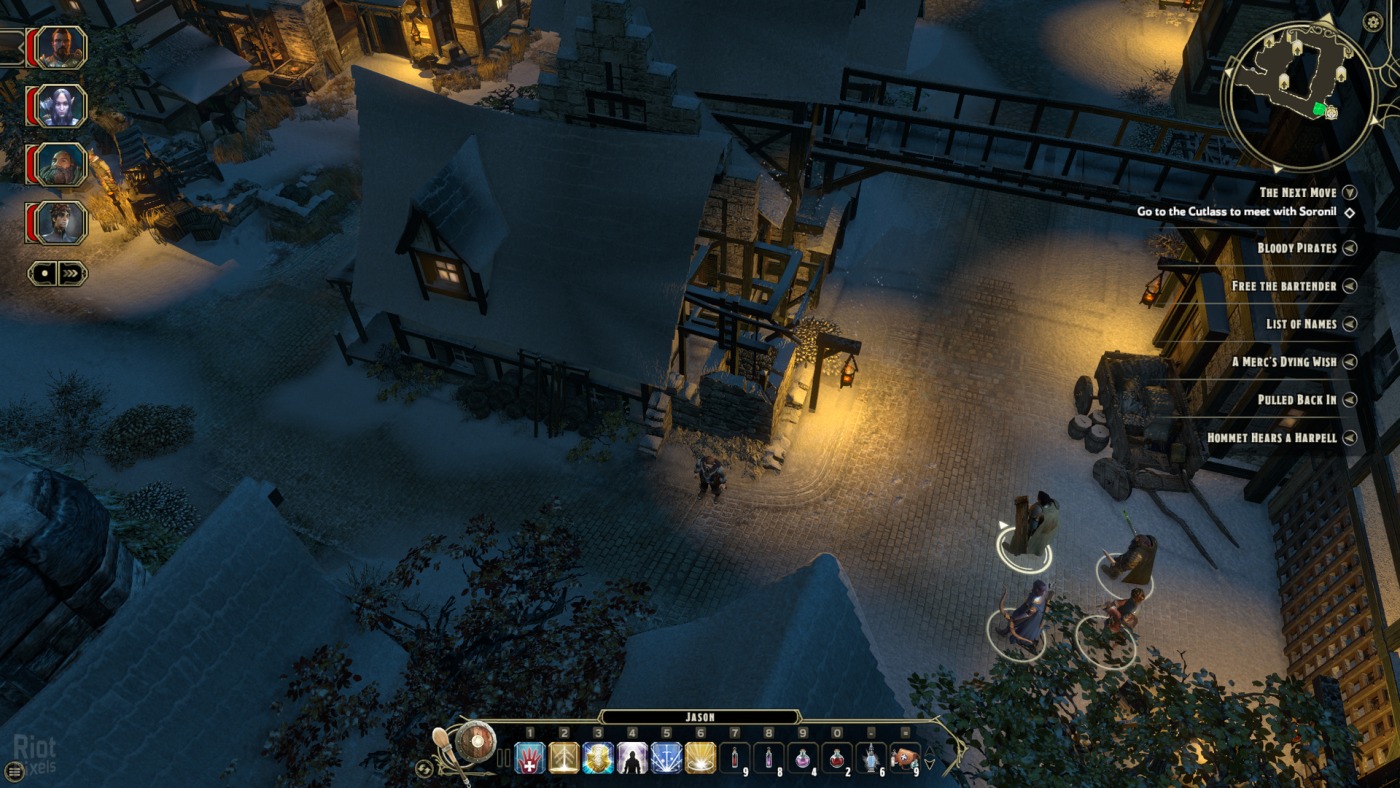
Task: Swap weapon set with the cycle arrows
Action: tap(425, 768)
